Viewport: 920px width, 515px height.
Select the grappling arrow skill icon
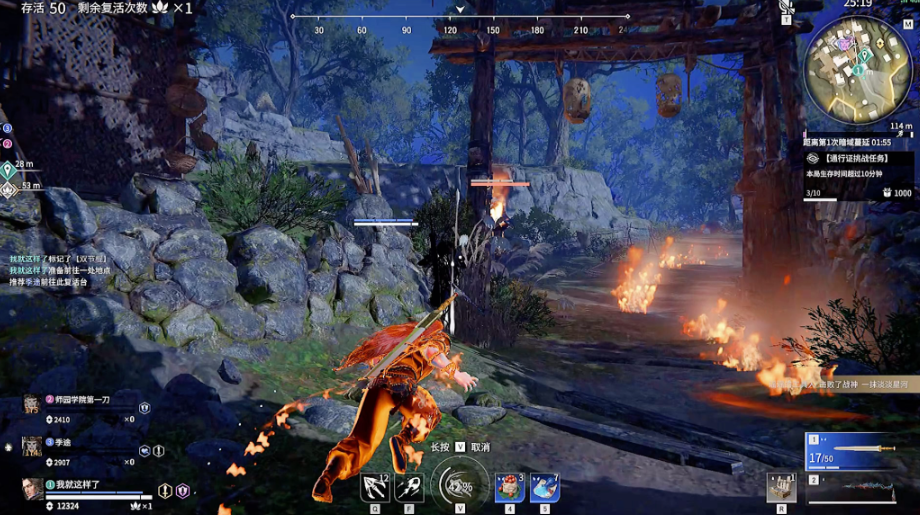pos(375,486)
